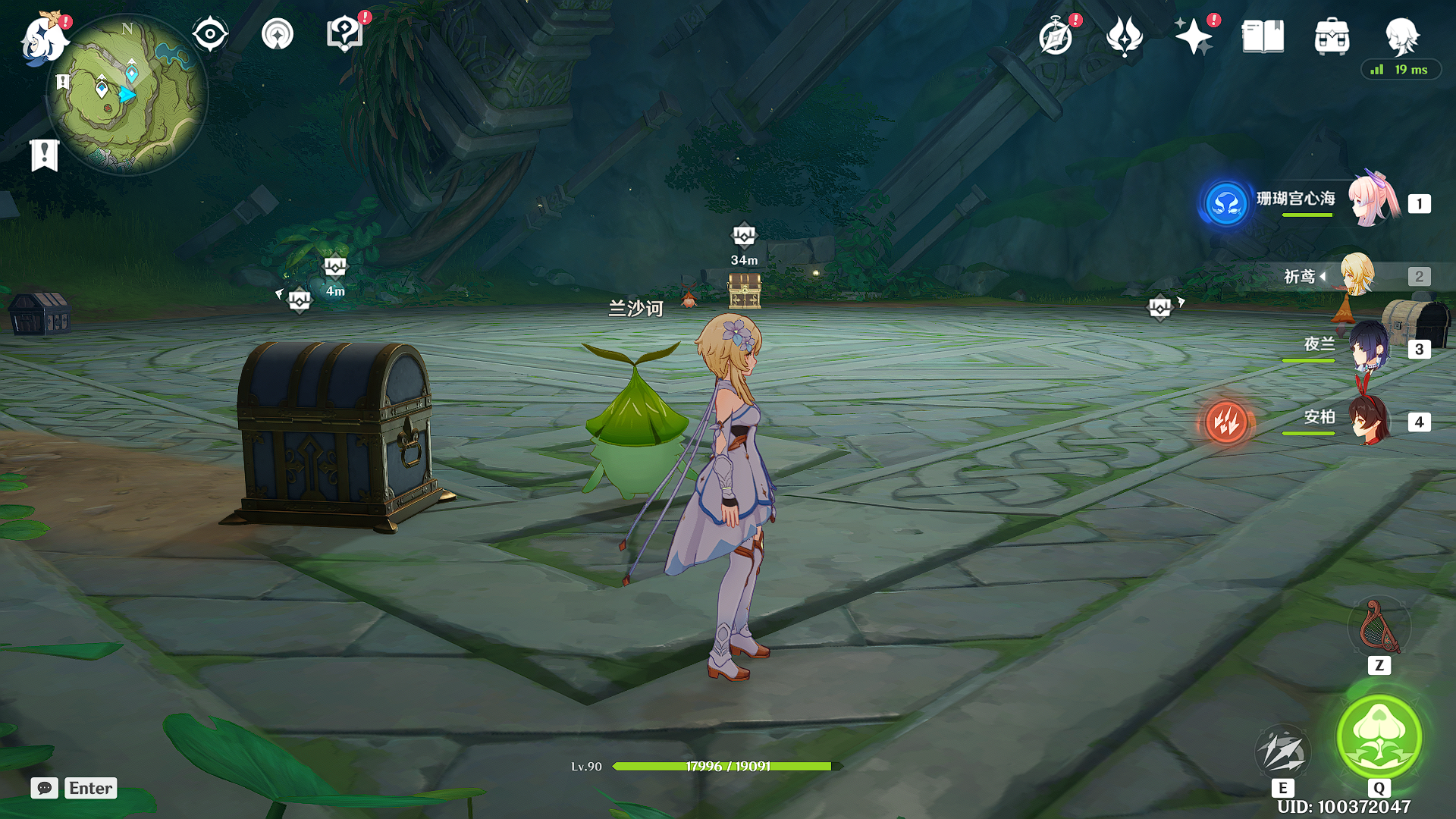Open the co-op signal ring icon
1456x819 pixels.
click(x=278, y=35)
